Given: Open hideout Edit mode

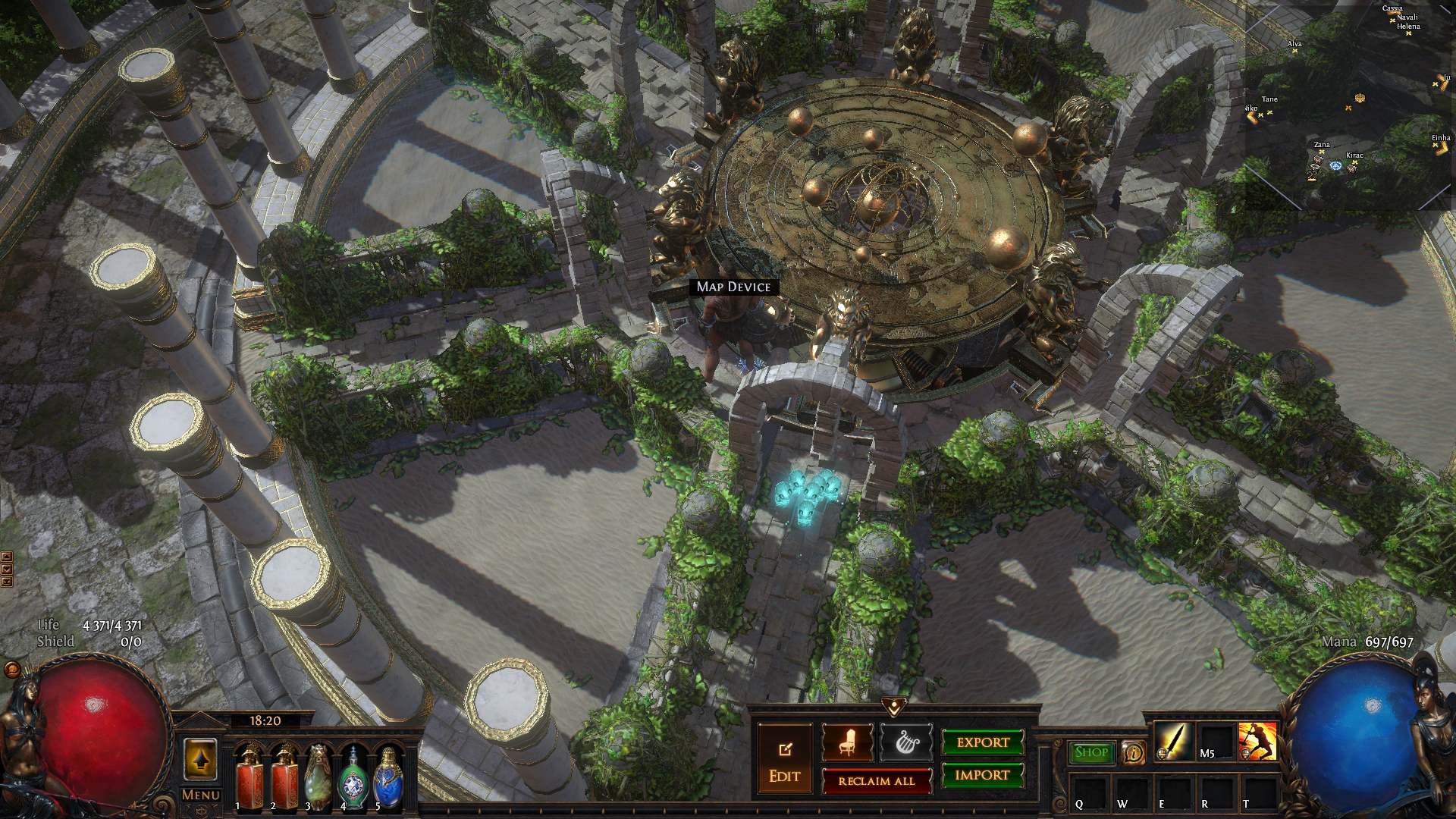Looking at the screenshot, I should pyautogui.click(x=785, y=760).
